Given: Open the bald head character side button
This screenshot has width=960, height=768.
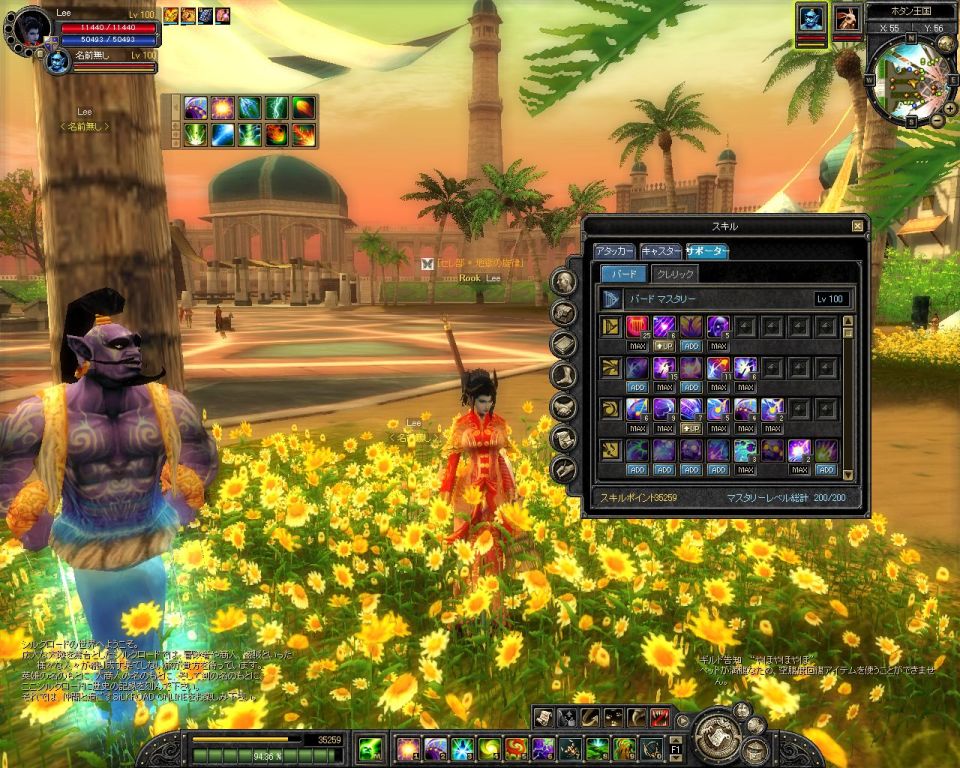Looking at the screenshot, I should [564, 283].
